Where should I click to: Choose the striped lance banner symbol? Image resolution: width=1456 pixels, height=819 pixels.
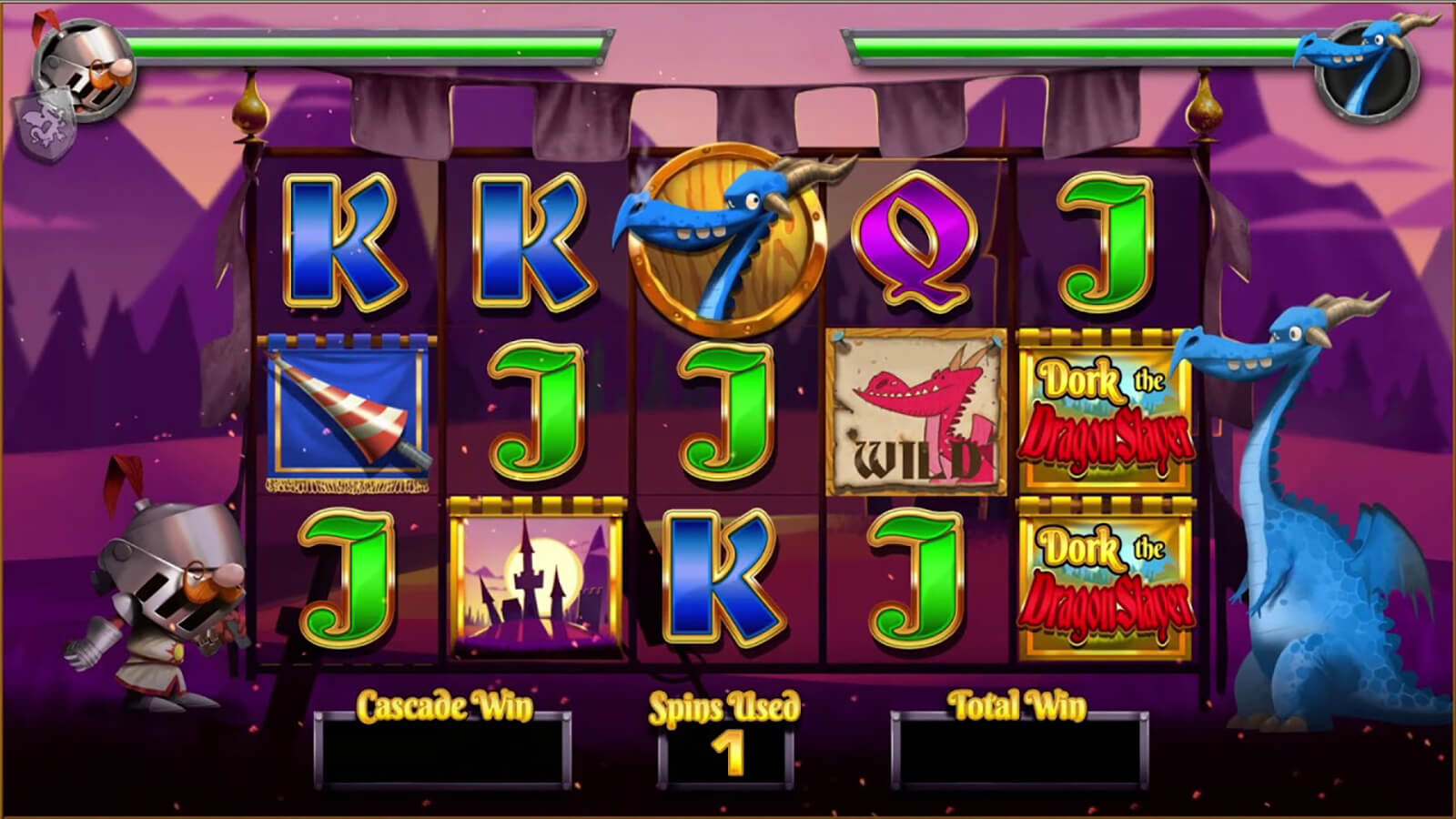(x=347, y=413)
